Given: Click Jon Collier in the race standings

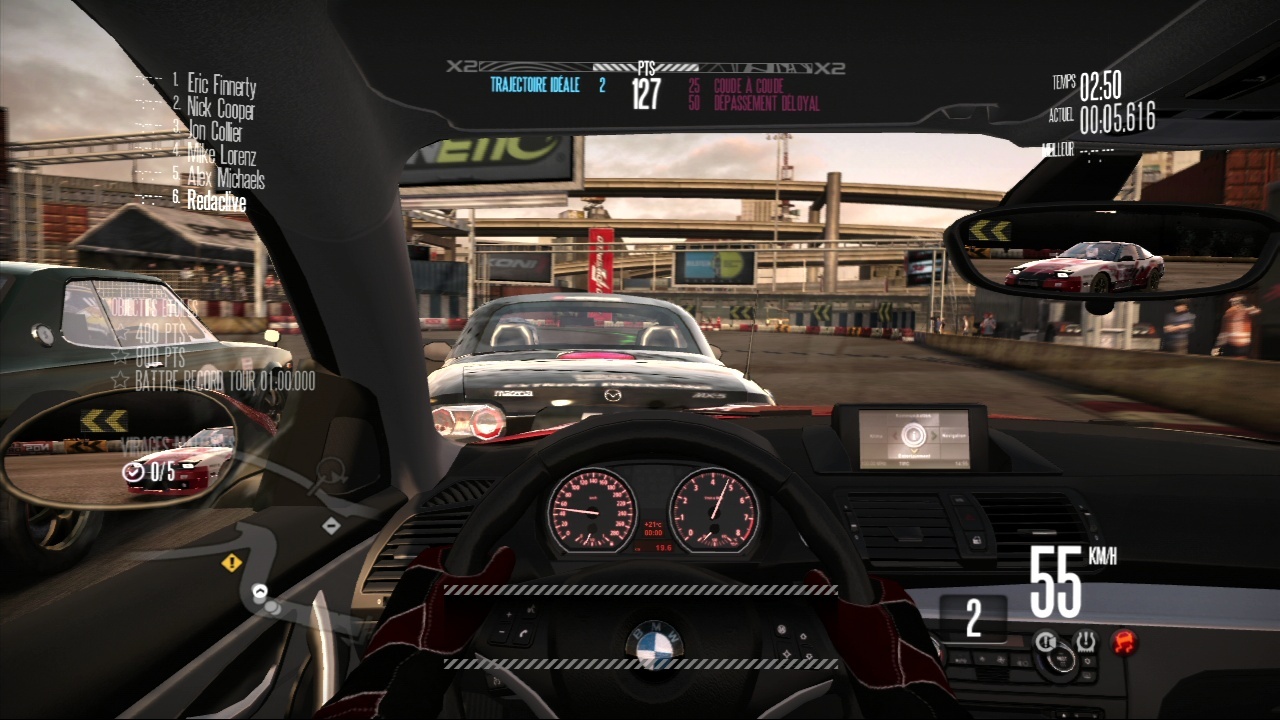Looking at the screenshot, I should [214, 132].
